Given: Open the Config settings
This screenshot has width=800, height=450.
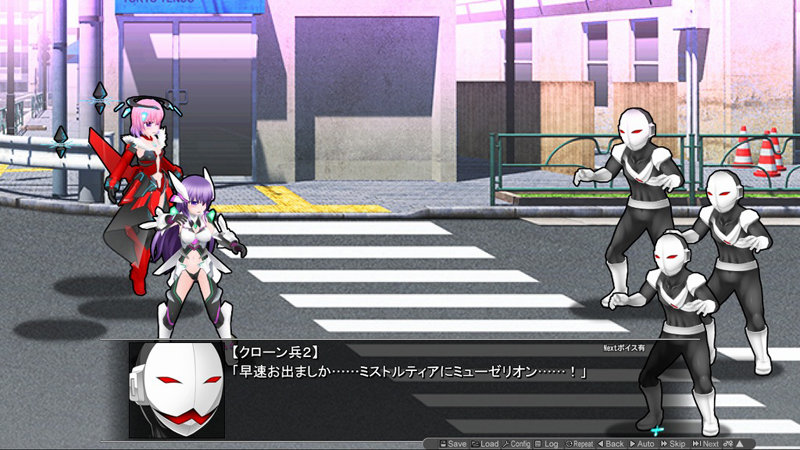Looking at the screenshot, I should pos(518,443).
